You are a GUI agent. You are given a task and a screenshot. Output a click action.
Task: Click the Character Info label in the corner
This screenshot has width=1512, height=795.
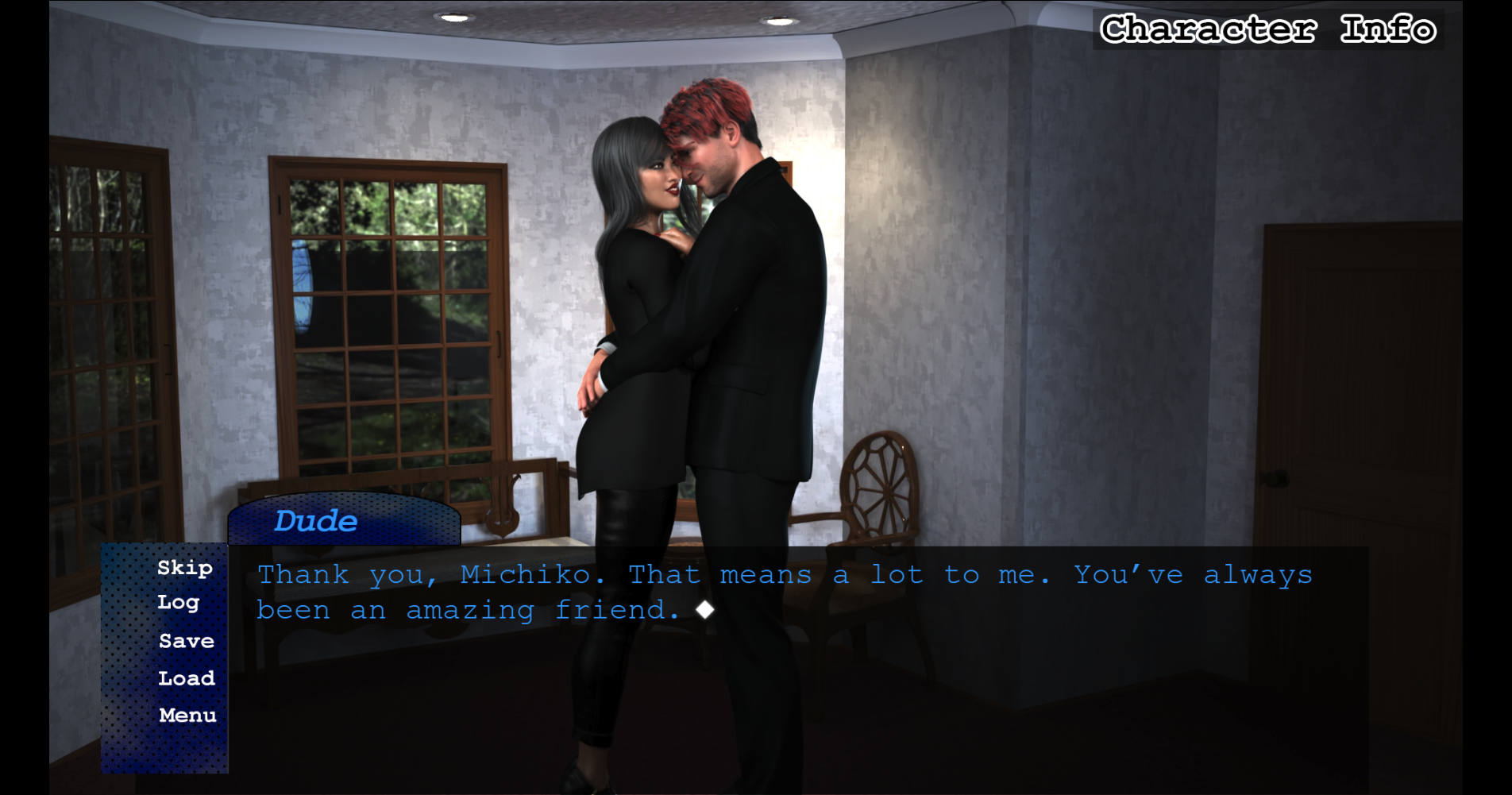tap(1268, 29)
